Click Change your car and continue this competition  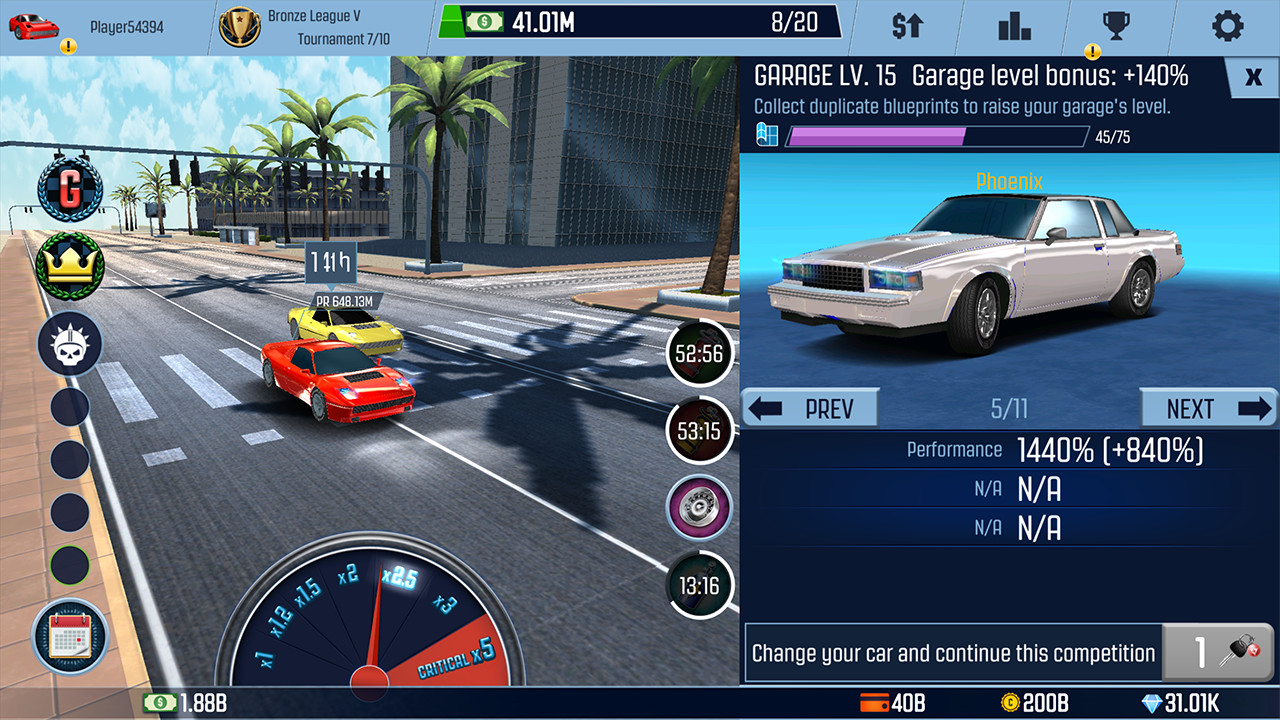950,652
